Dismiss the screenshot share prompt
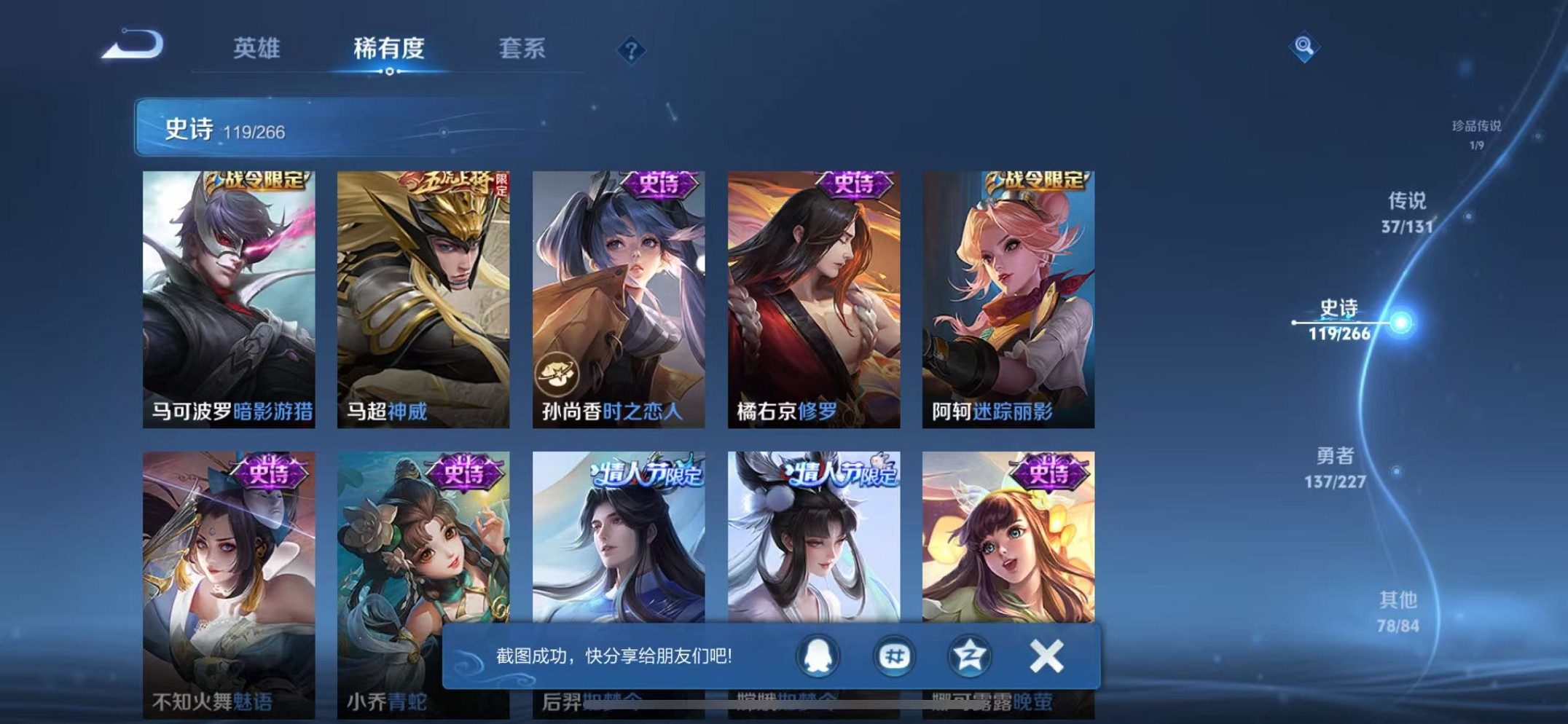This screenshot has height=724, width=1568. (x=1047, y=656)
